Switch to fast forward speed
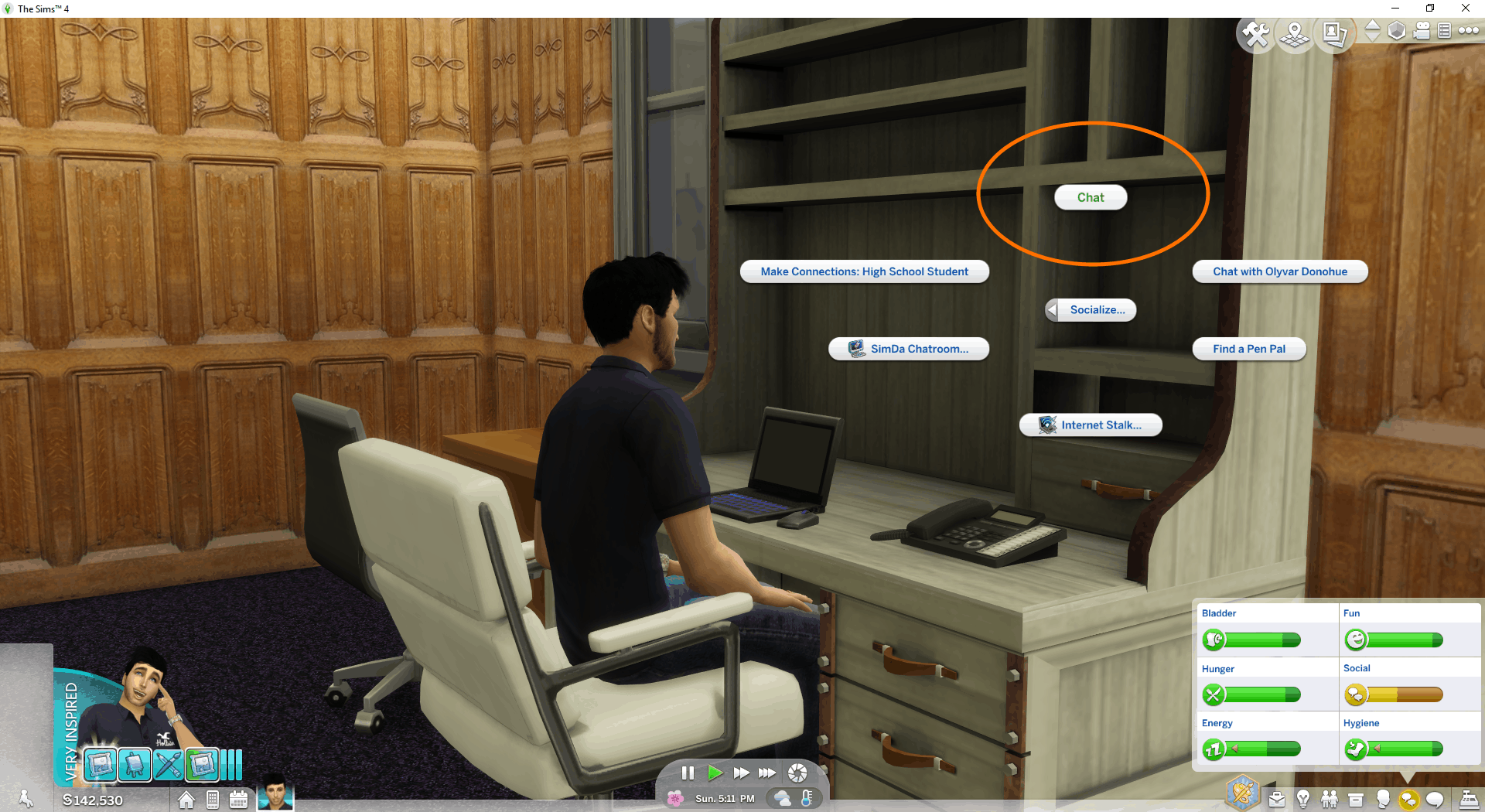The image size is (1485, 812). pos(741,773)
